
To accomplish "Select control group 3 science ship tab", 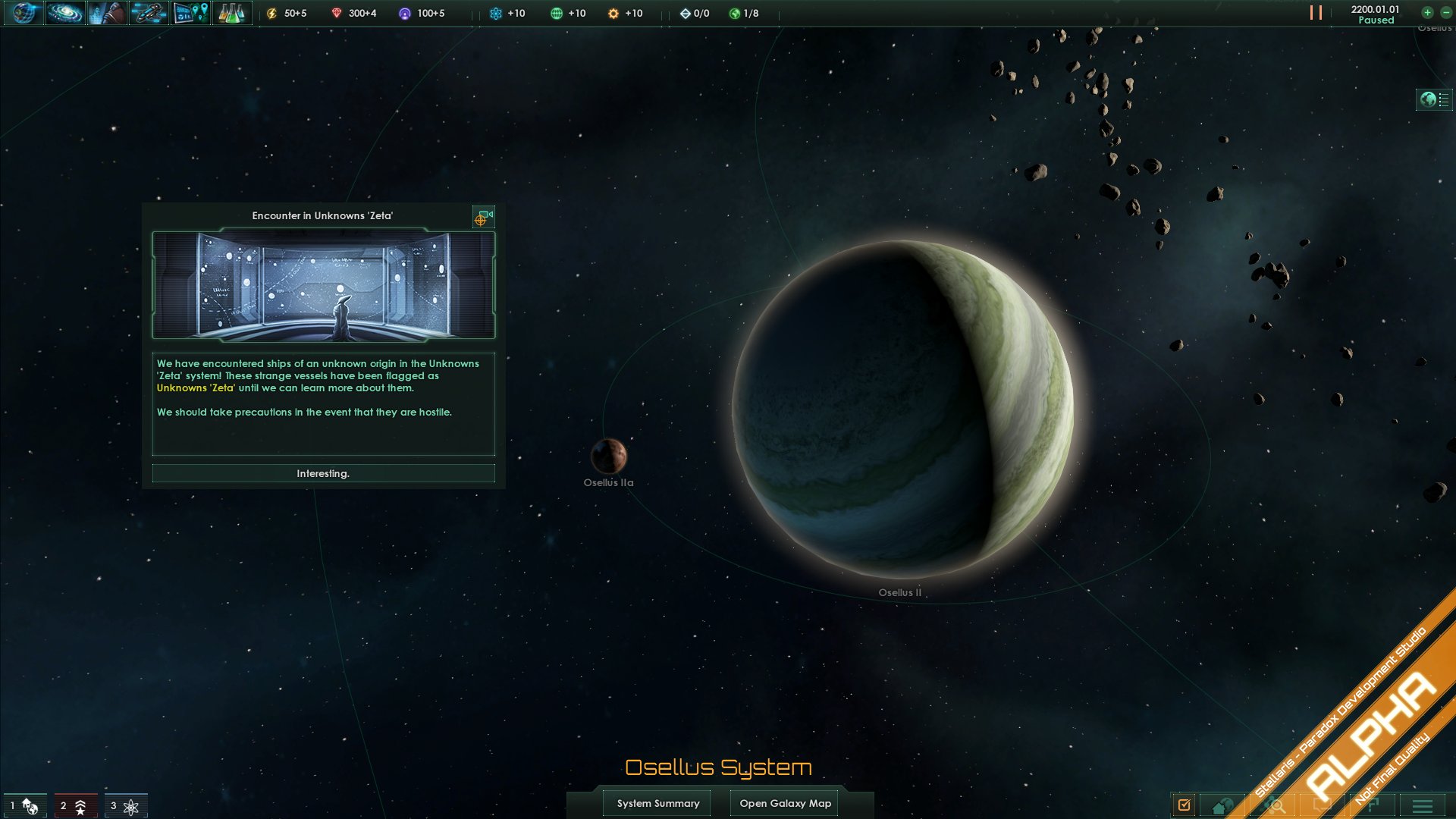I will (125, 805).
